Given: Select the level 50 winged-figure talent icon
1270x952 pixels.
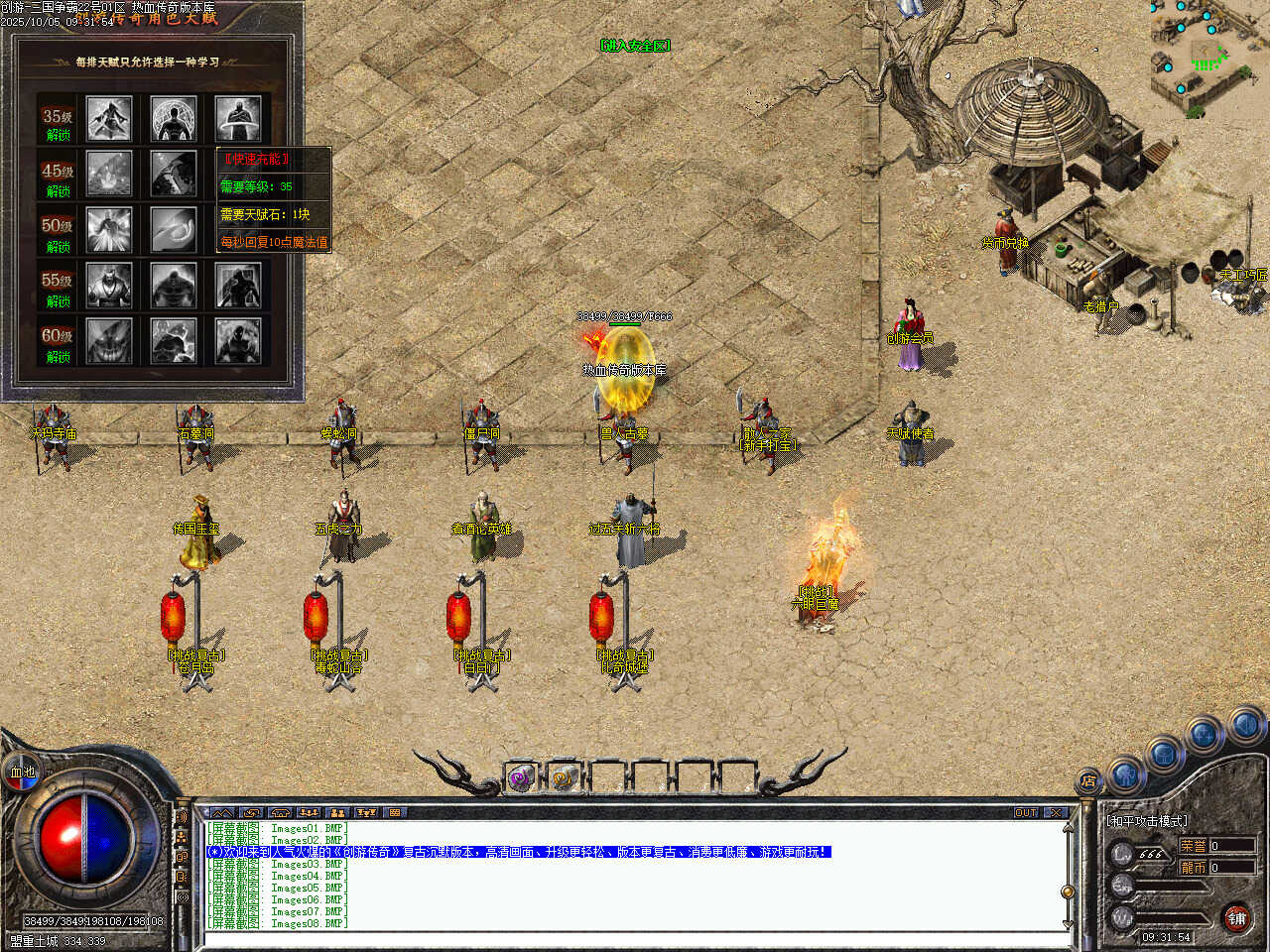Looking at the screenshot, I should (109, 229).
